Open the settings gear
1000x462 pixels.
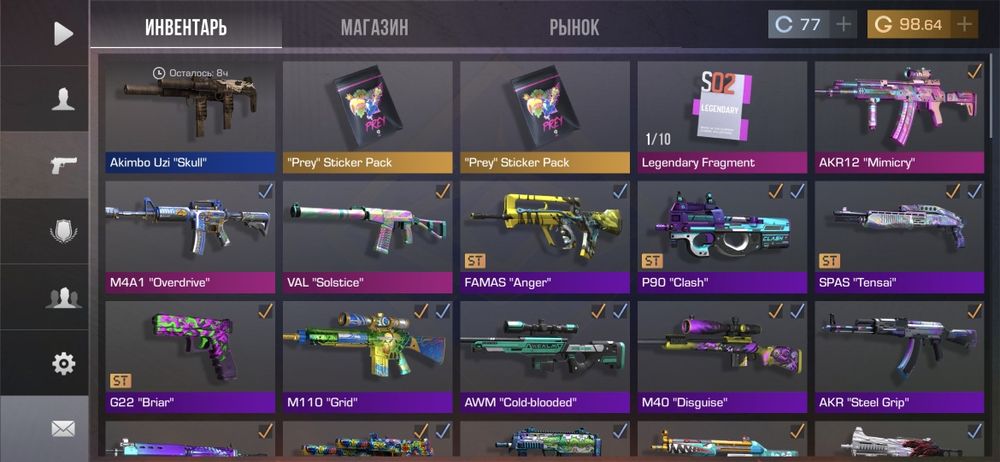[63, 363]
